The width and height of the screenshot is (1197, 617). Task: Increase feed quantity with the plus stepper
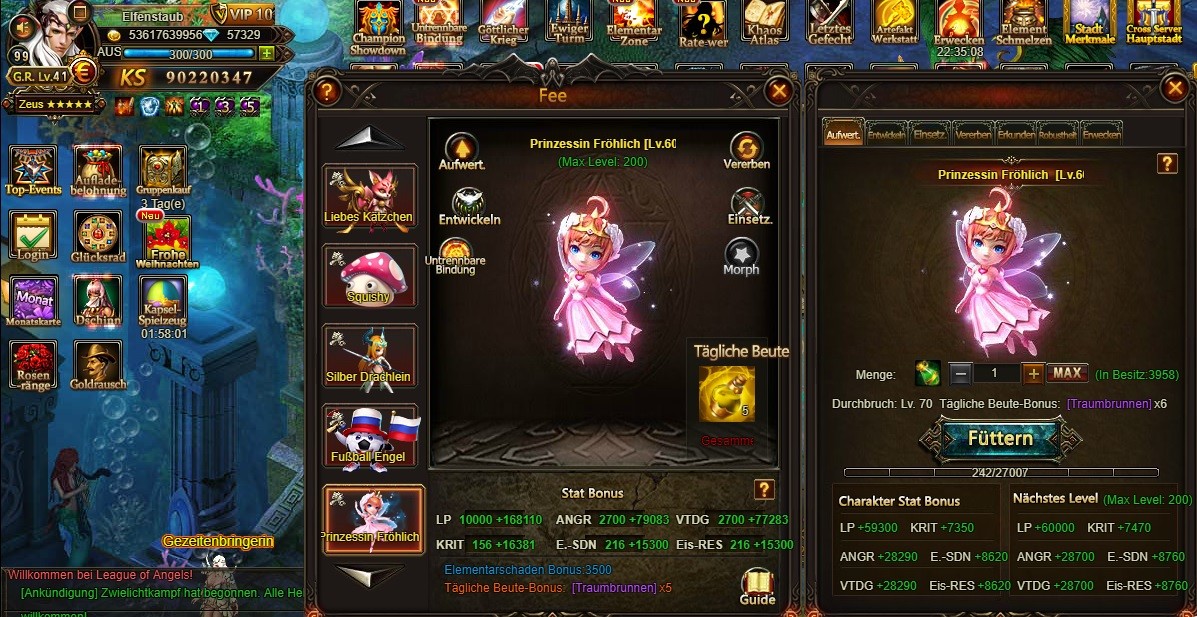pyautogui.click(x=1033, y=374)
